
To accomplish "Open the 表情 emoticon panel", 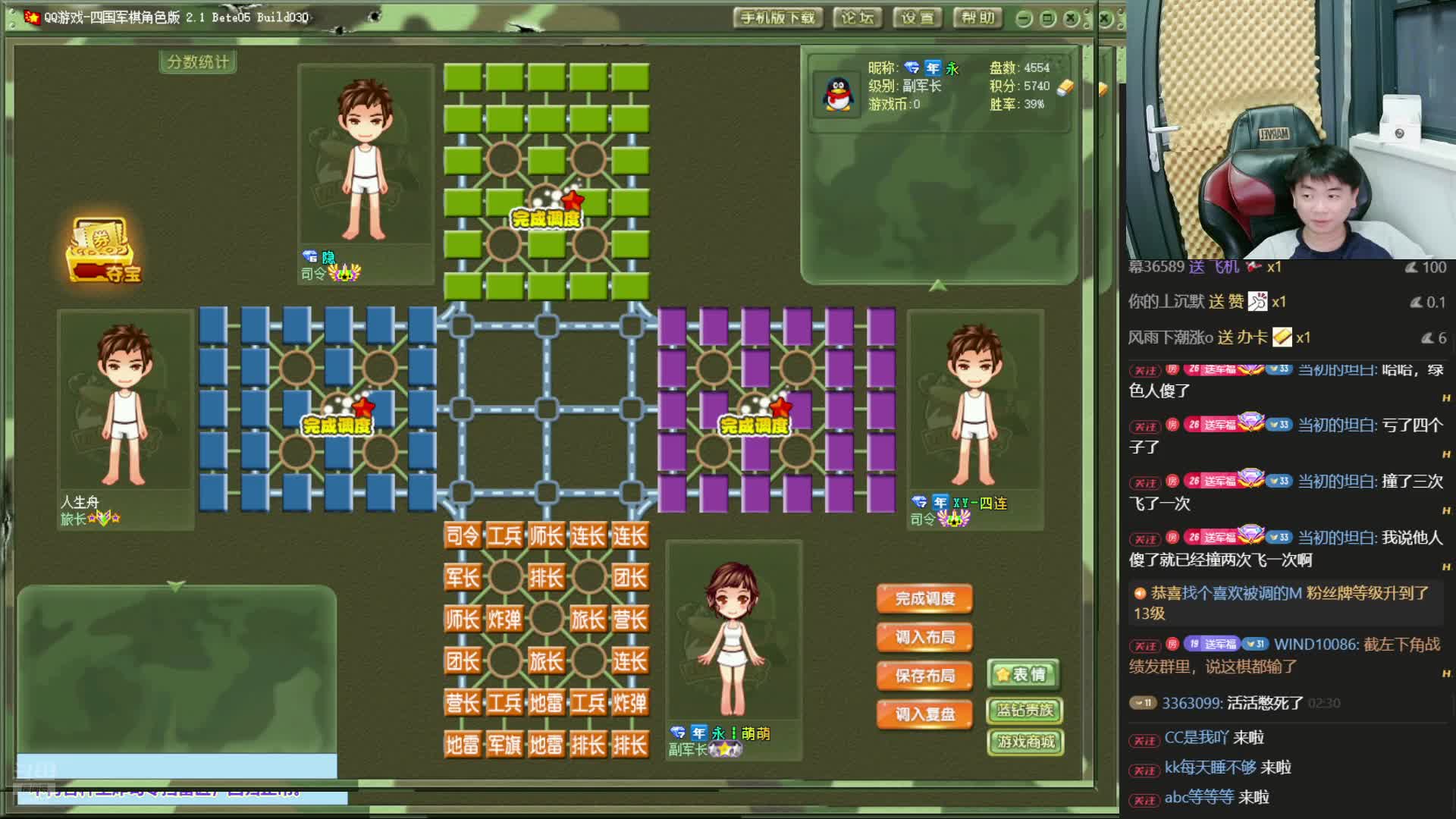I will [x=1023, y=675].
